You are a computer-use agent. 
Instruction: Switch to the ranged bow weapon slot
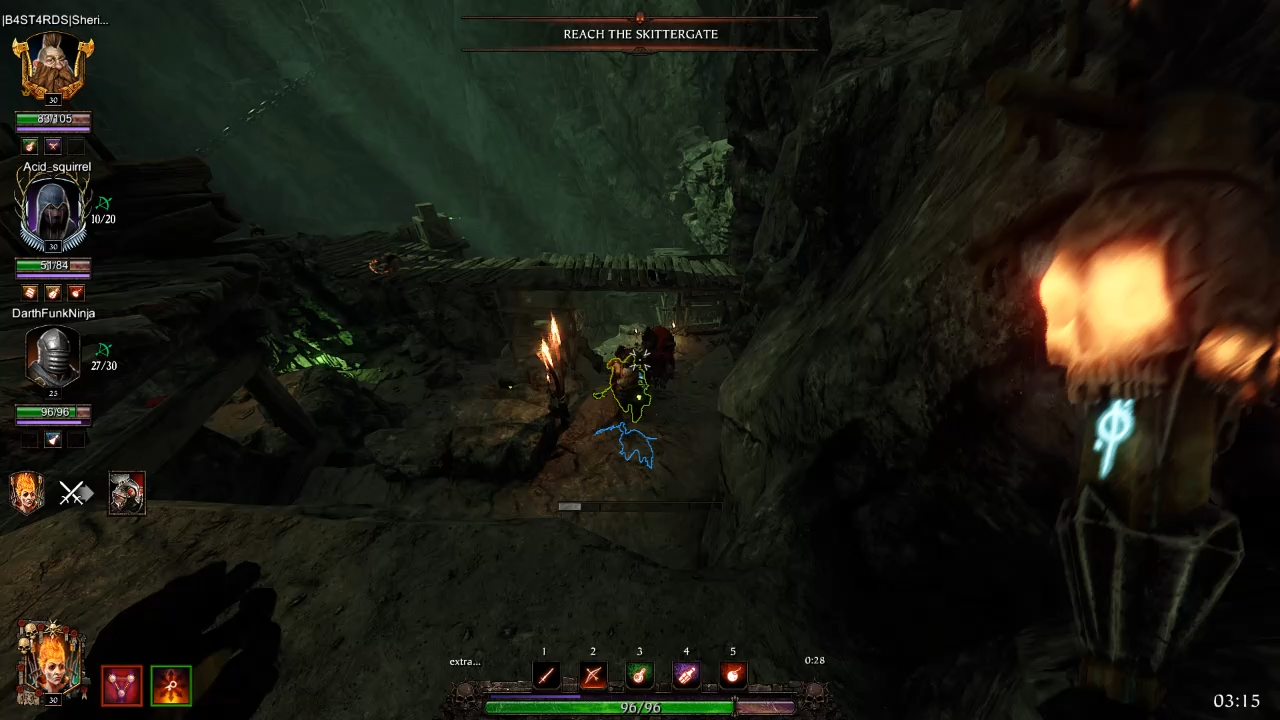[x=593, y=675]
